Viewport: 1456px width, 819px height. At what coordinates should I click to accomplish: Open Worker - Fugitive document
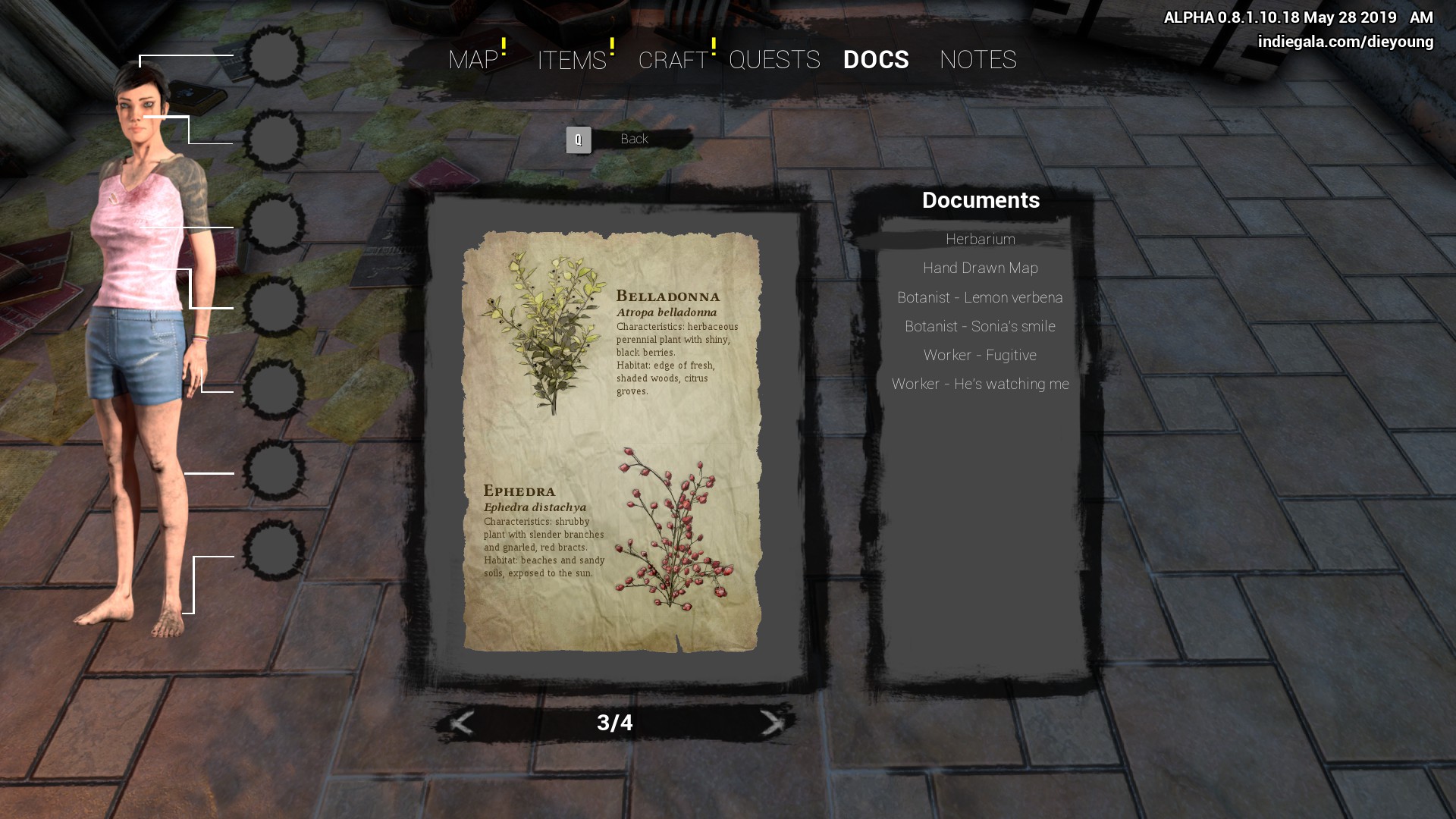(x=980, y=355)
